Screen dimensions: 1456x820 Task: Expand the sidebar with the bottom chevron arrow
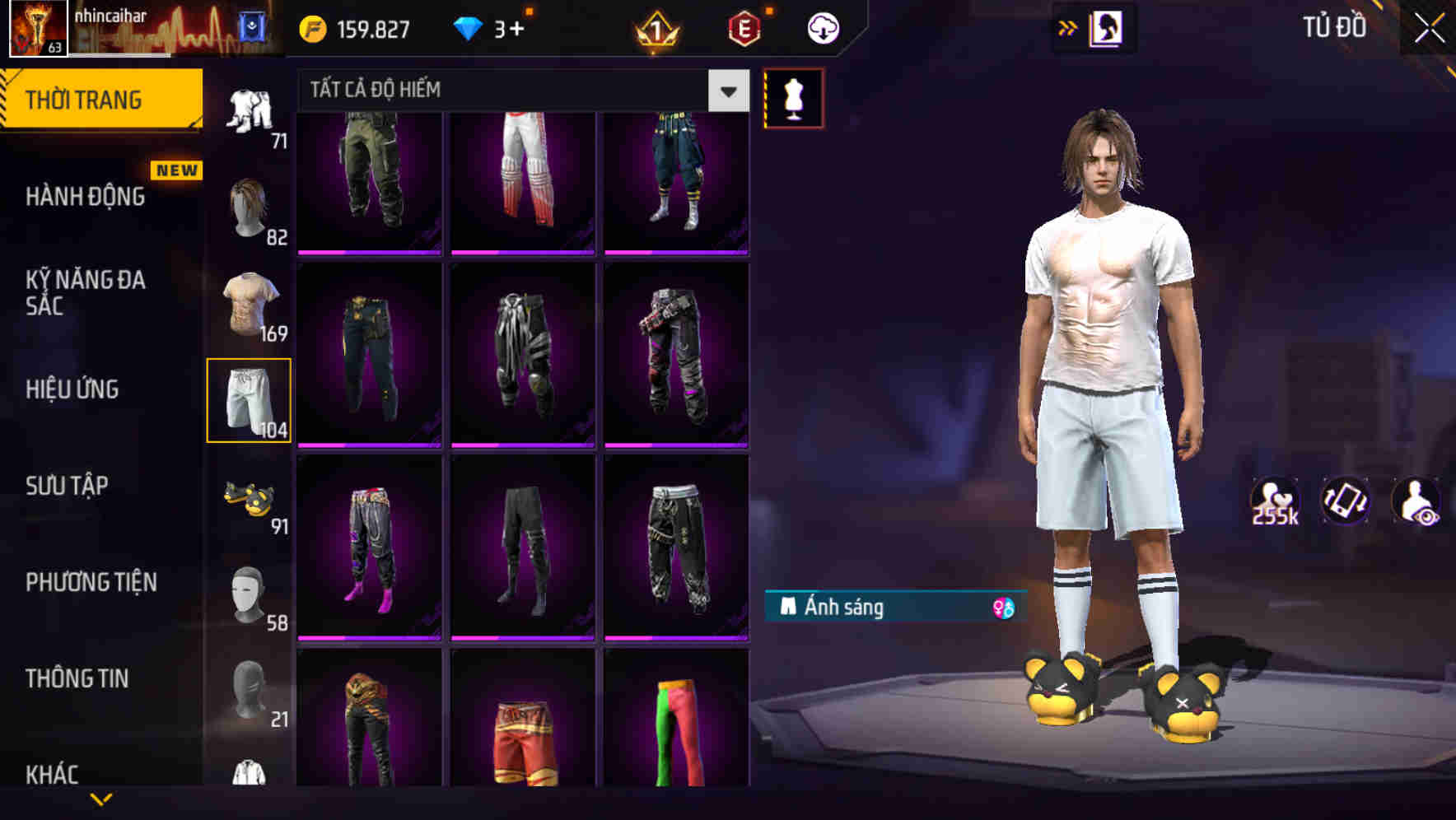pyautogui.click(x=102, y=800)
